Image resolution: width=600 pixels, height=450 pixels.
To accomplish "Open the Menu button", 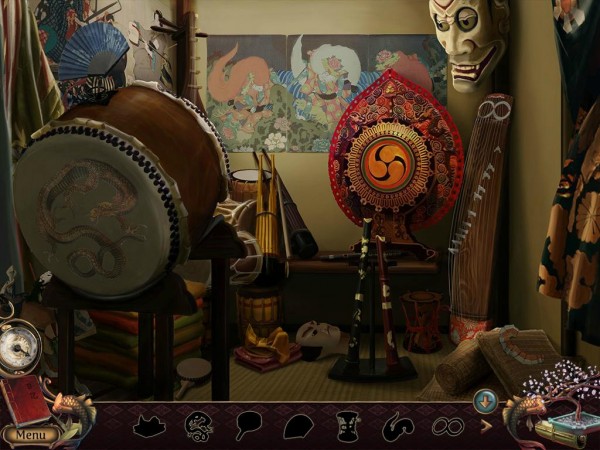I will point(29,435).
